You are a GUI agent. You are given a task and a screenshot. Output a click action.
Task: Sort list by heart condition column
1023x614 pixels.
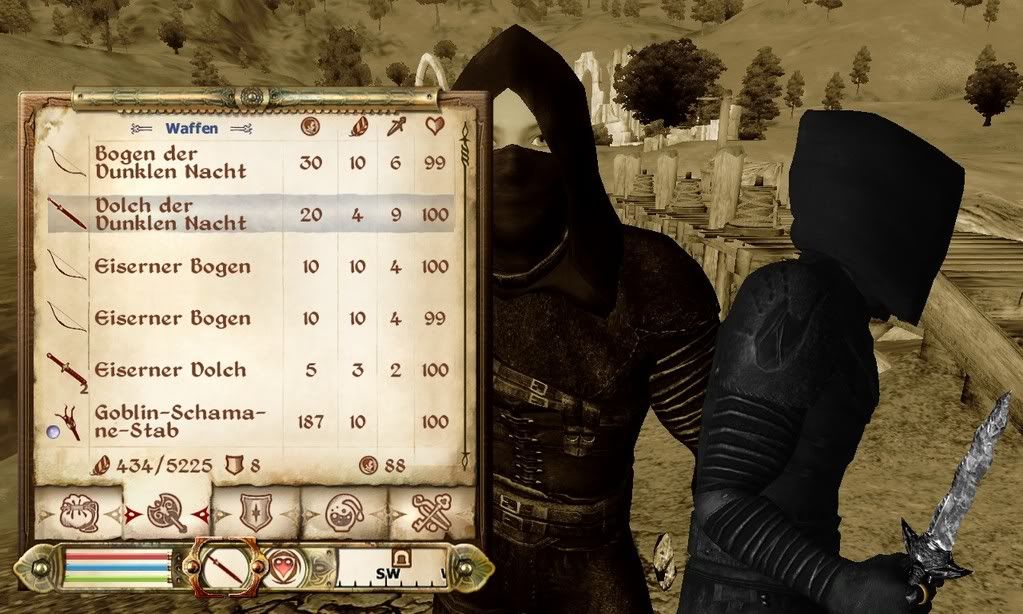(x=435, y=127)
